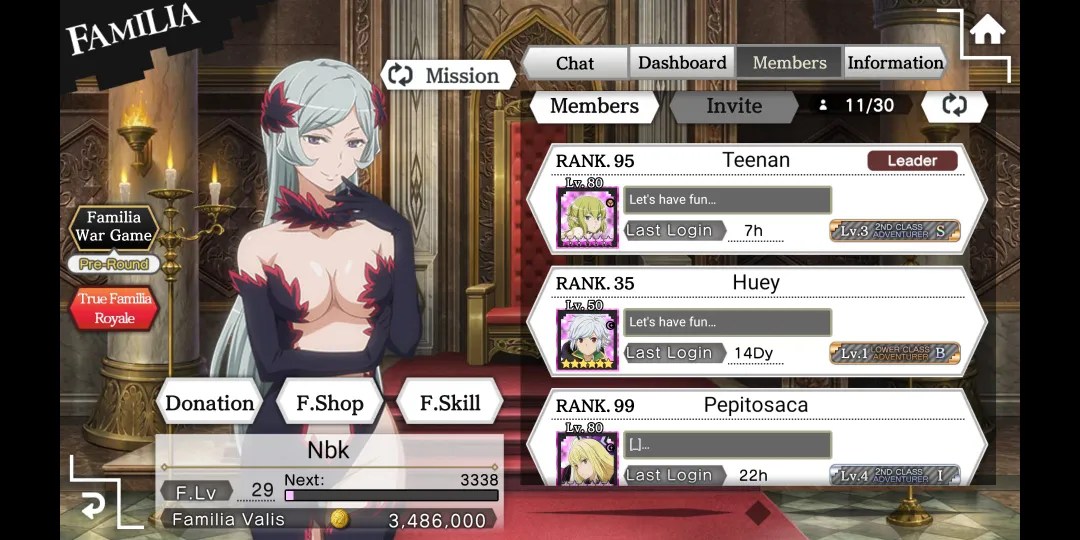Go to the home screen icon
The image size is (1080, 540).
(x=987, y=31)
